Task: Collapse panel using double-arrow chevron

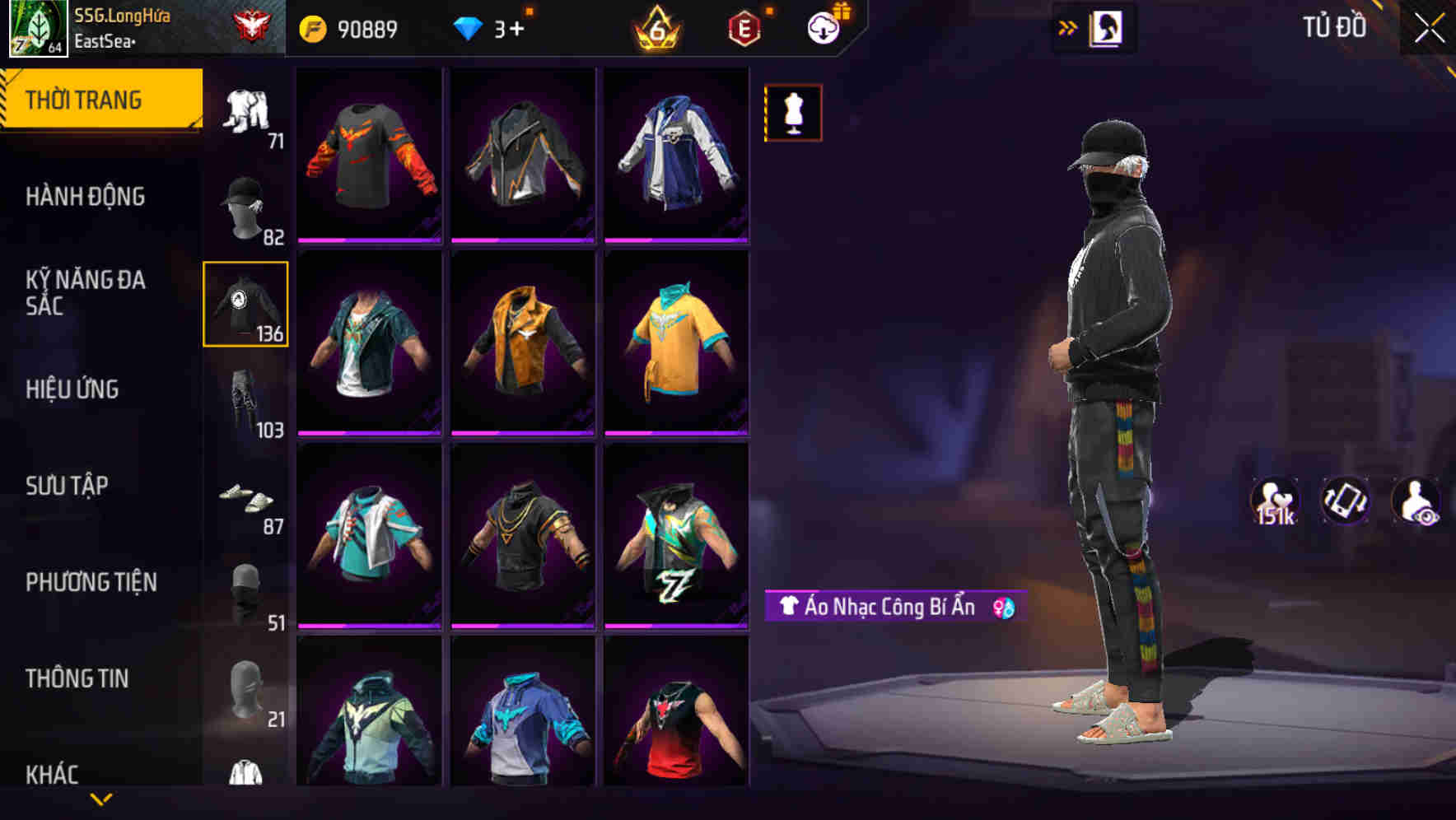Action: [x=1068, y=26]
